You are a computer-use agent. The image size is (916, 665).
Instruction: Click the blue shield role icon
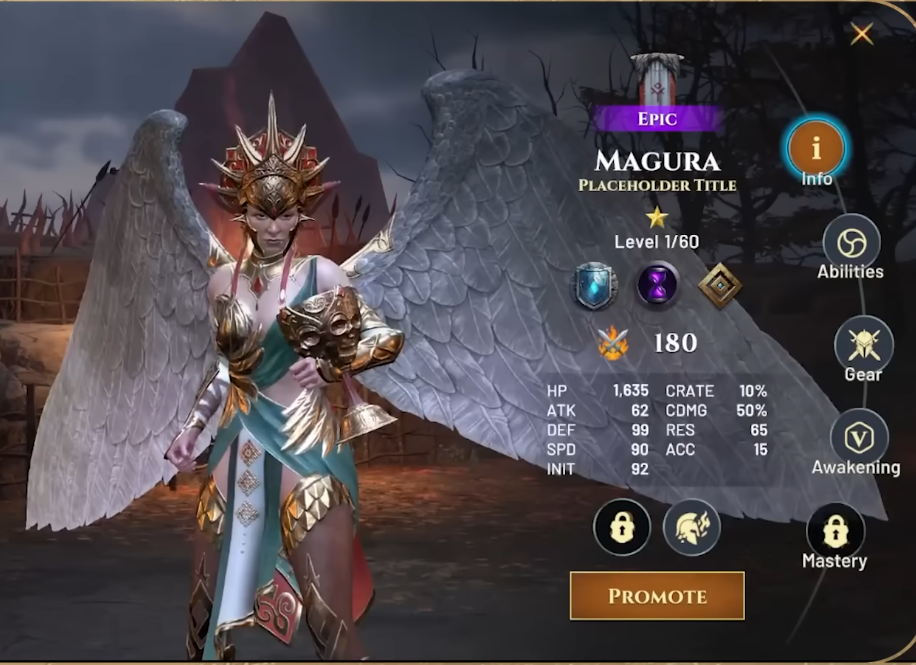click(595, 286)
